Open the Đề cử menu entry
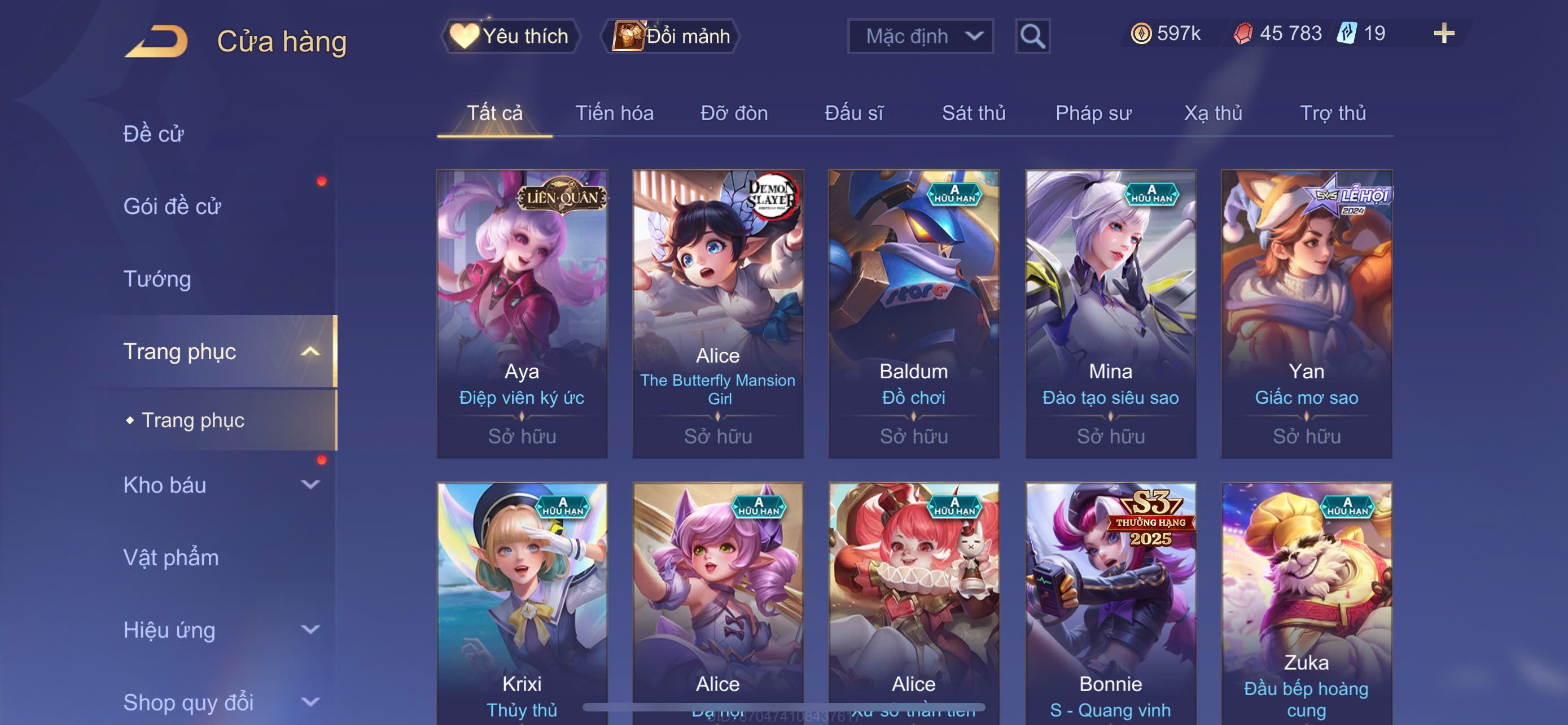The image size is (1568, 725). [x=154, y=134]
